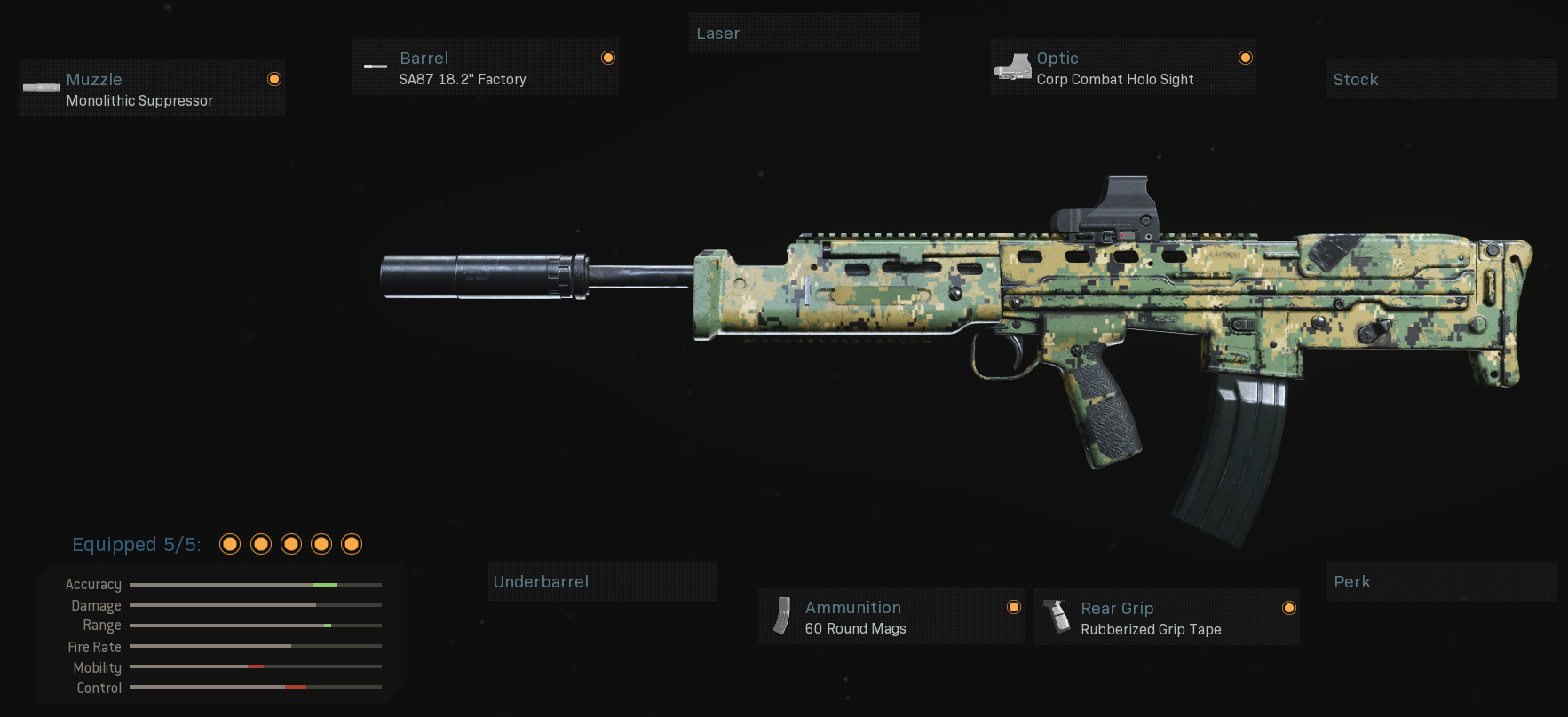Open the empty Underbarrel slot
Viewport: 1568px width, 717px height.
(601, 581)
